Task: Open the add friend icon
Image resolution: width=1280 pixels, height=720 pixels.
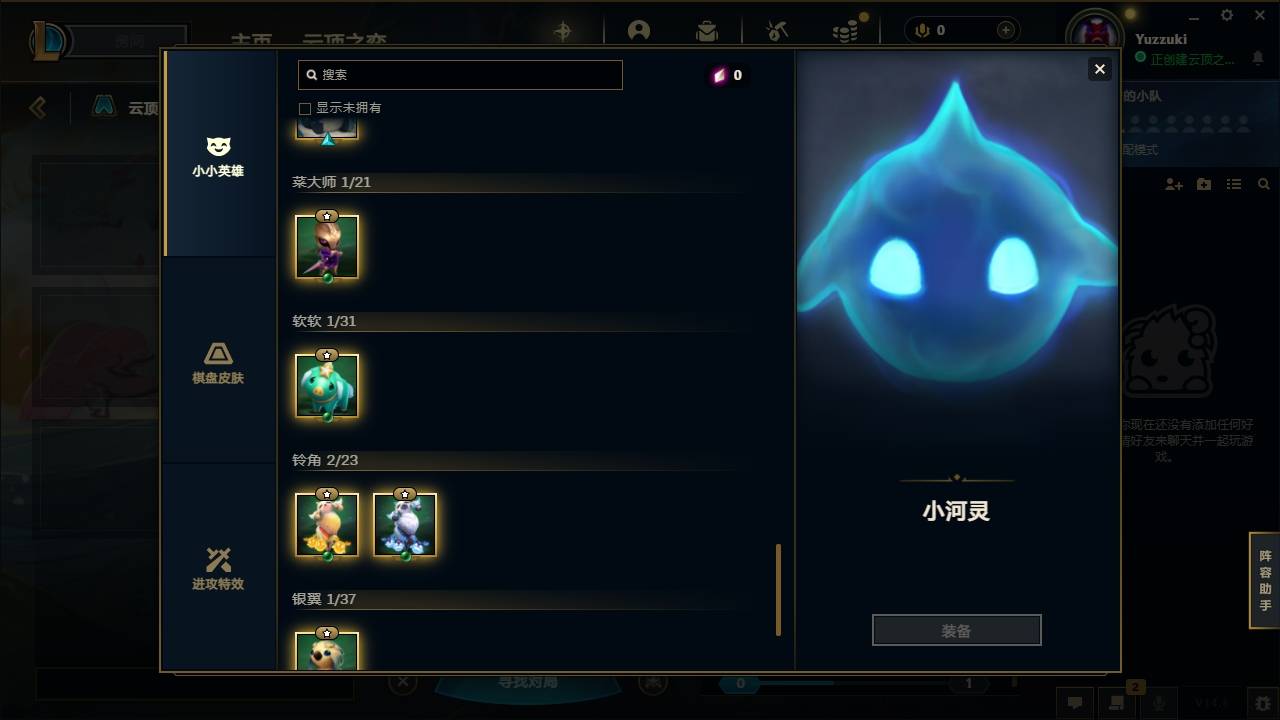Action: coord(1172,183)
